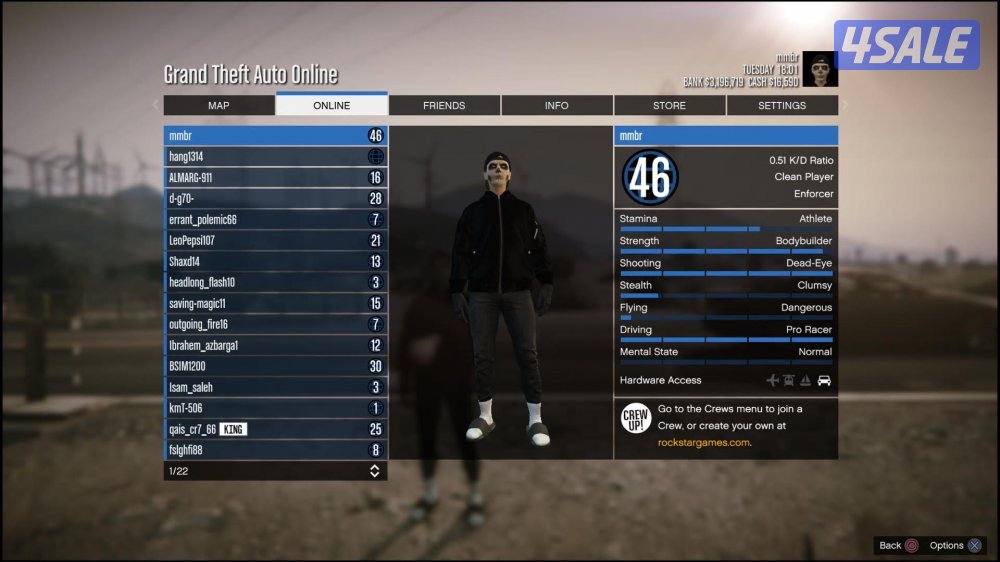Switch to the SETTINGS tab
The width and height of the screenshot is (1000, 562).
click(782, 105)
